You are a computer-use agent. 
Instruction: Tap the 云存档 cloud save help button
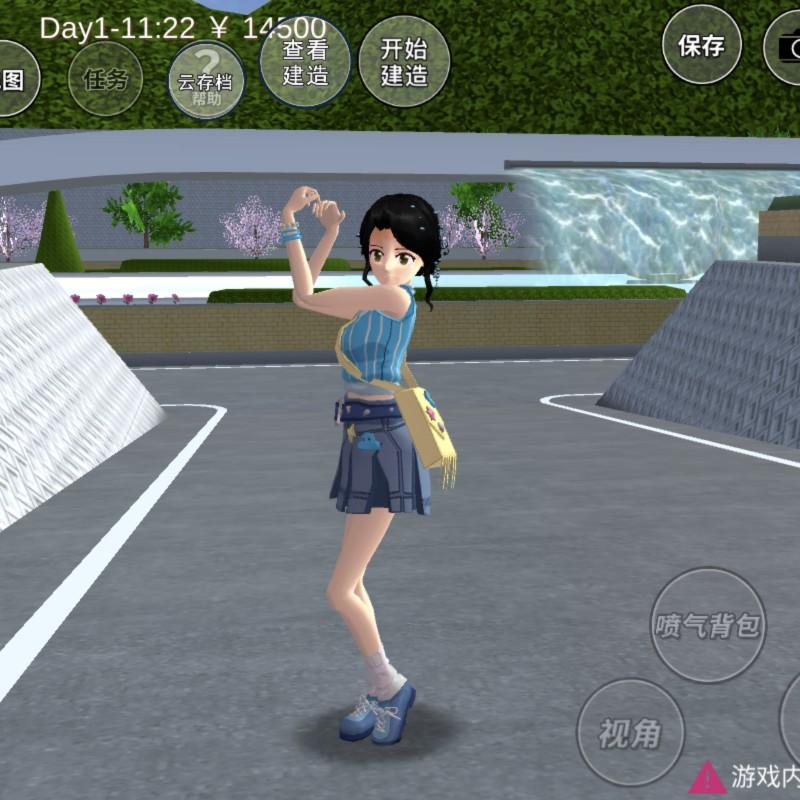point(206,80)
